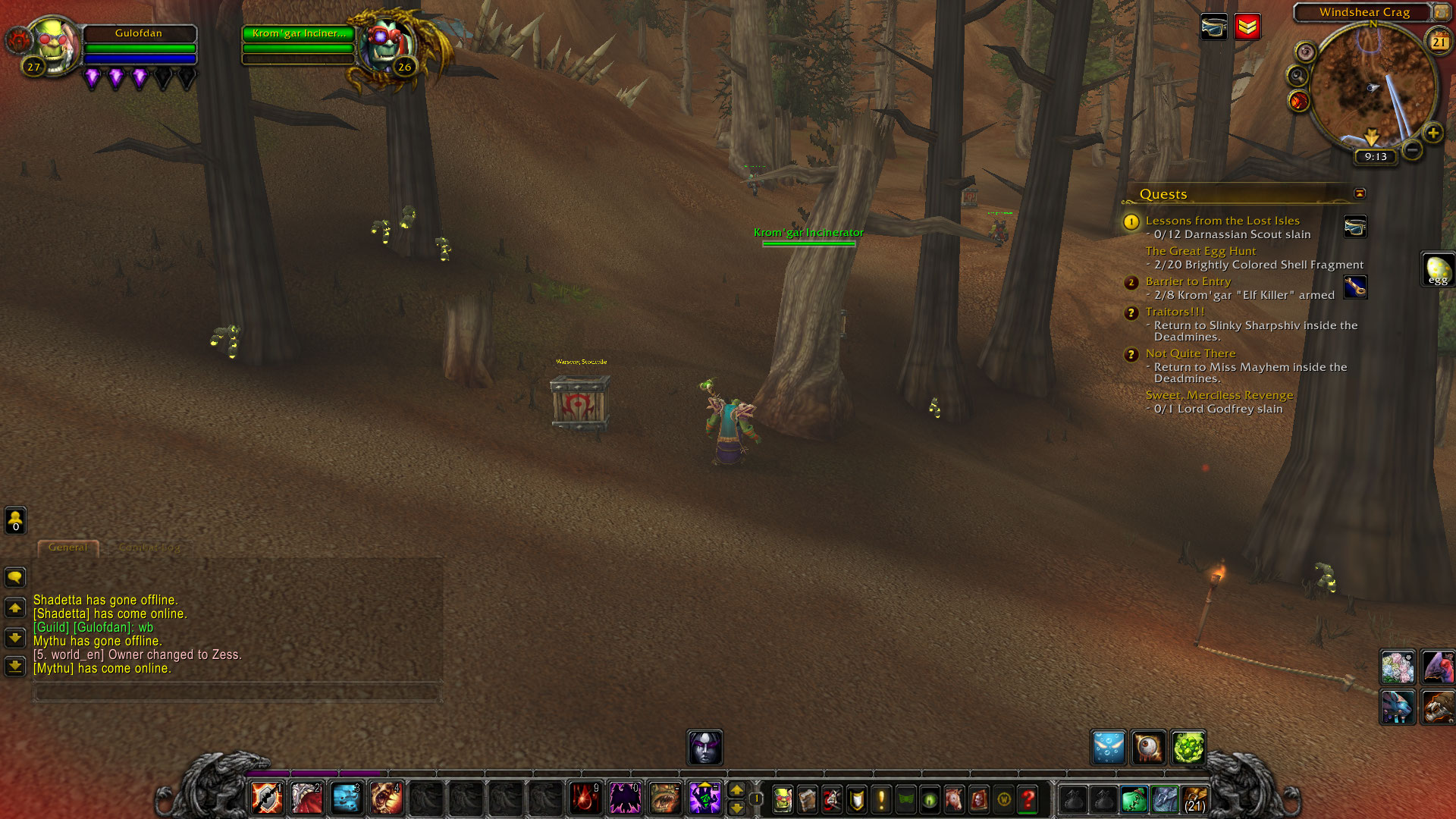Open the calendar showing day 21
Viewport: 1456px width, 819px height.
[x=1439, y=42]
